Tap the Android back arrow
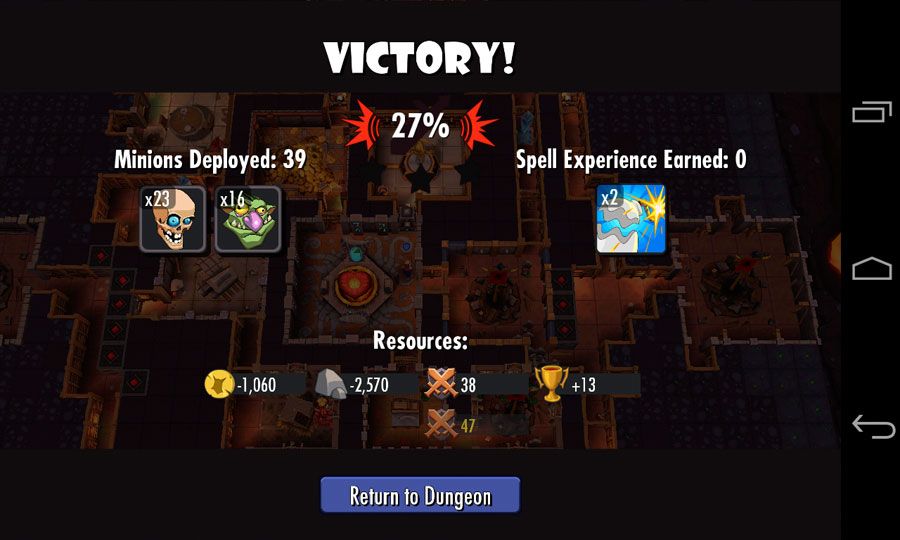 tap(871, 427)
